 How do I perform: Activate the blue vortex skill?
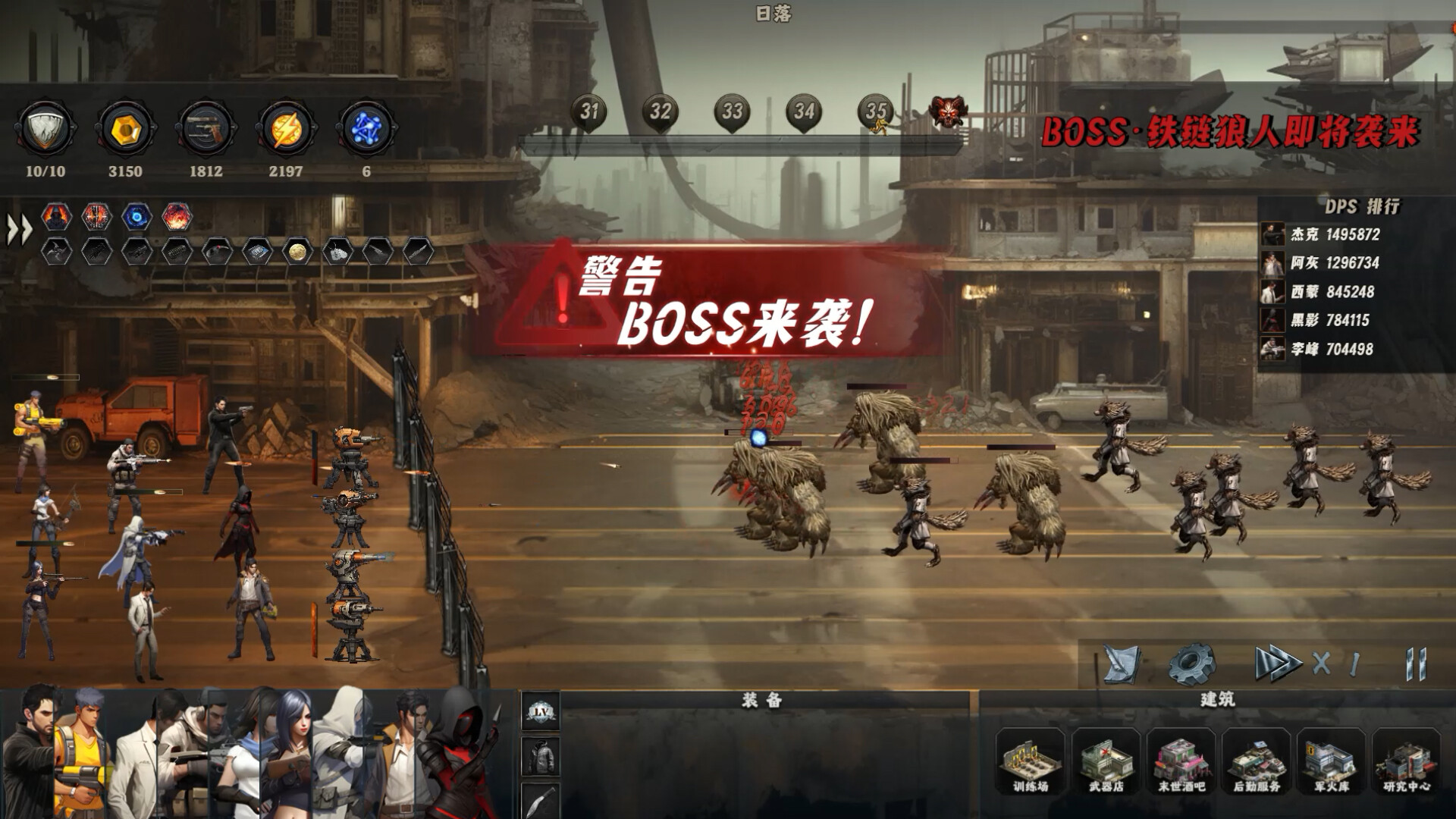pos(138,216)
